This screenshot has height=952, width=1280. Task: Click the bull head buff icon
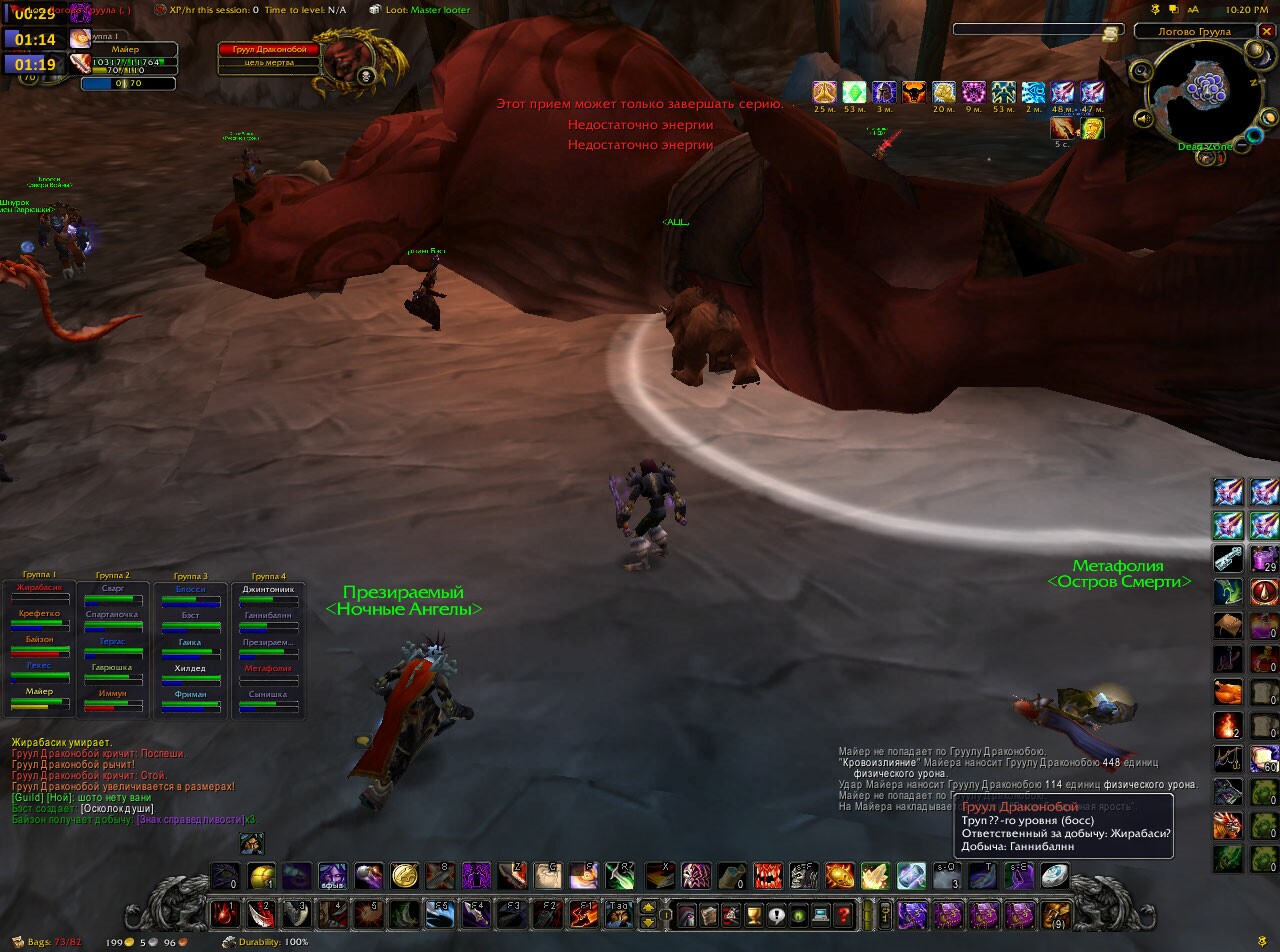(914, 94)
